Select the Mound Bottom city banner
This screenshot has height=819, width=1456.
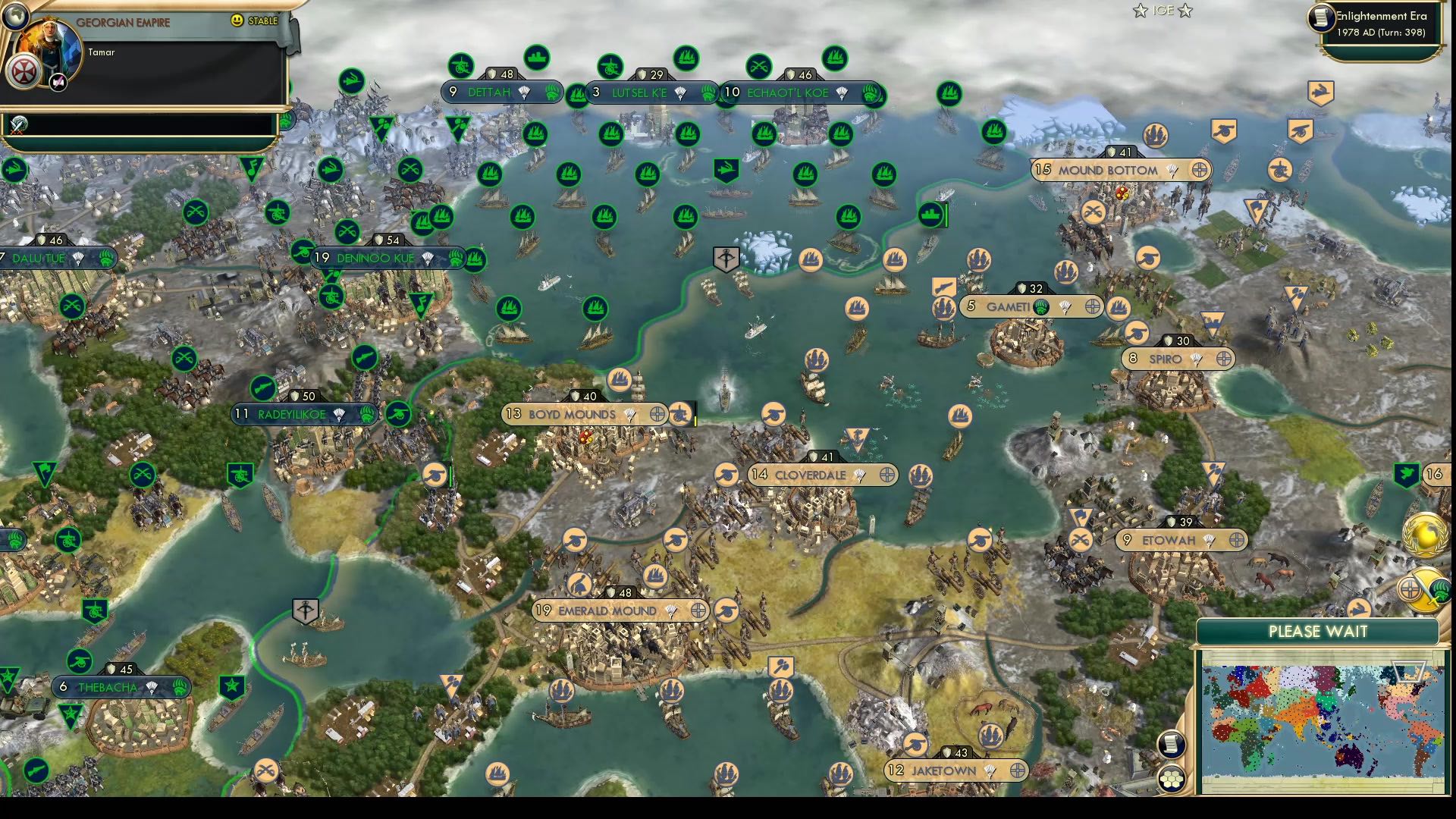pyautogui.click(x=1107, y=171)
